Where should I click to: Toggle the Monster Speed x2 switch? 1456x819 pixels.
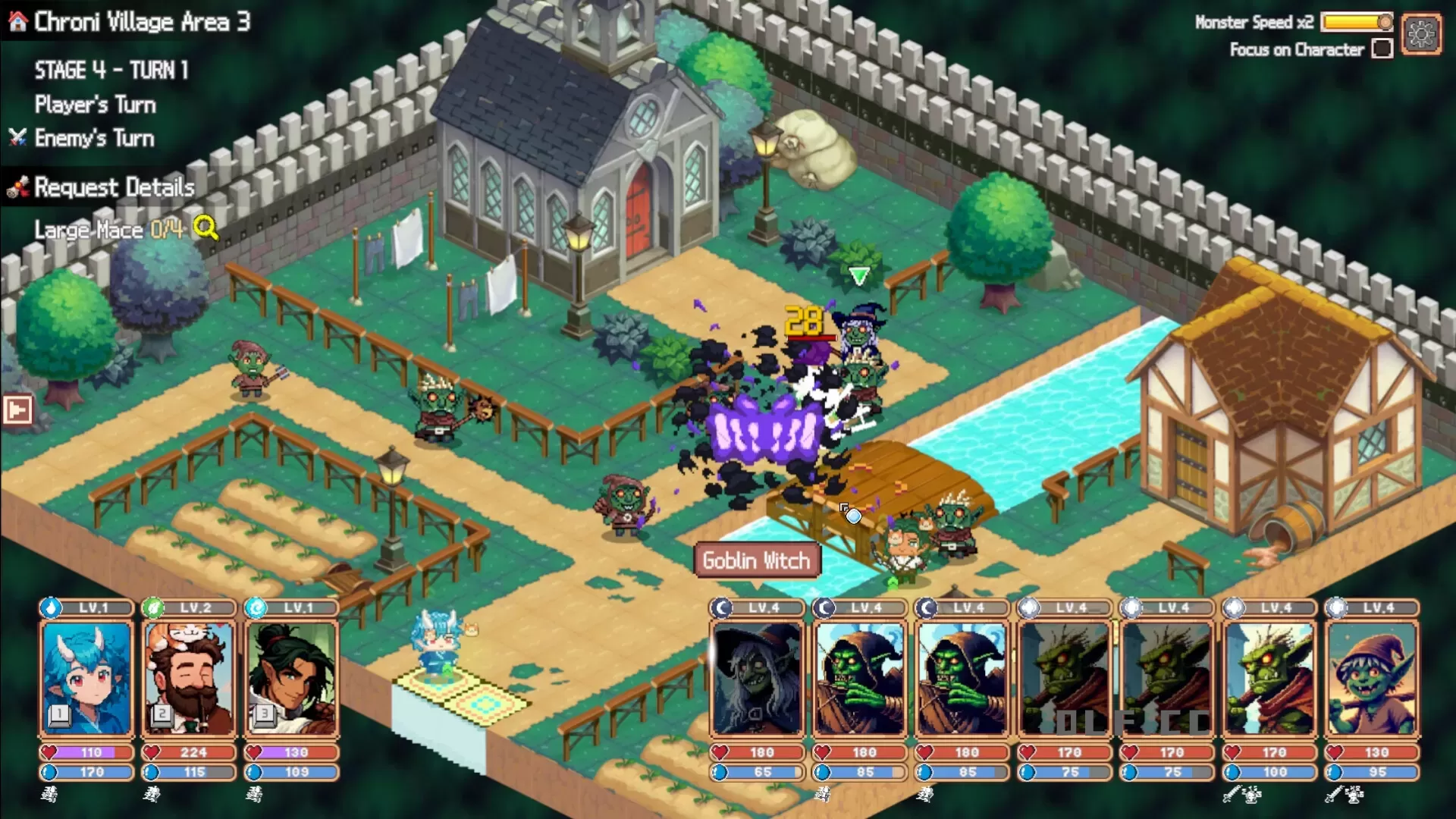(x=1357, y=22)
